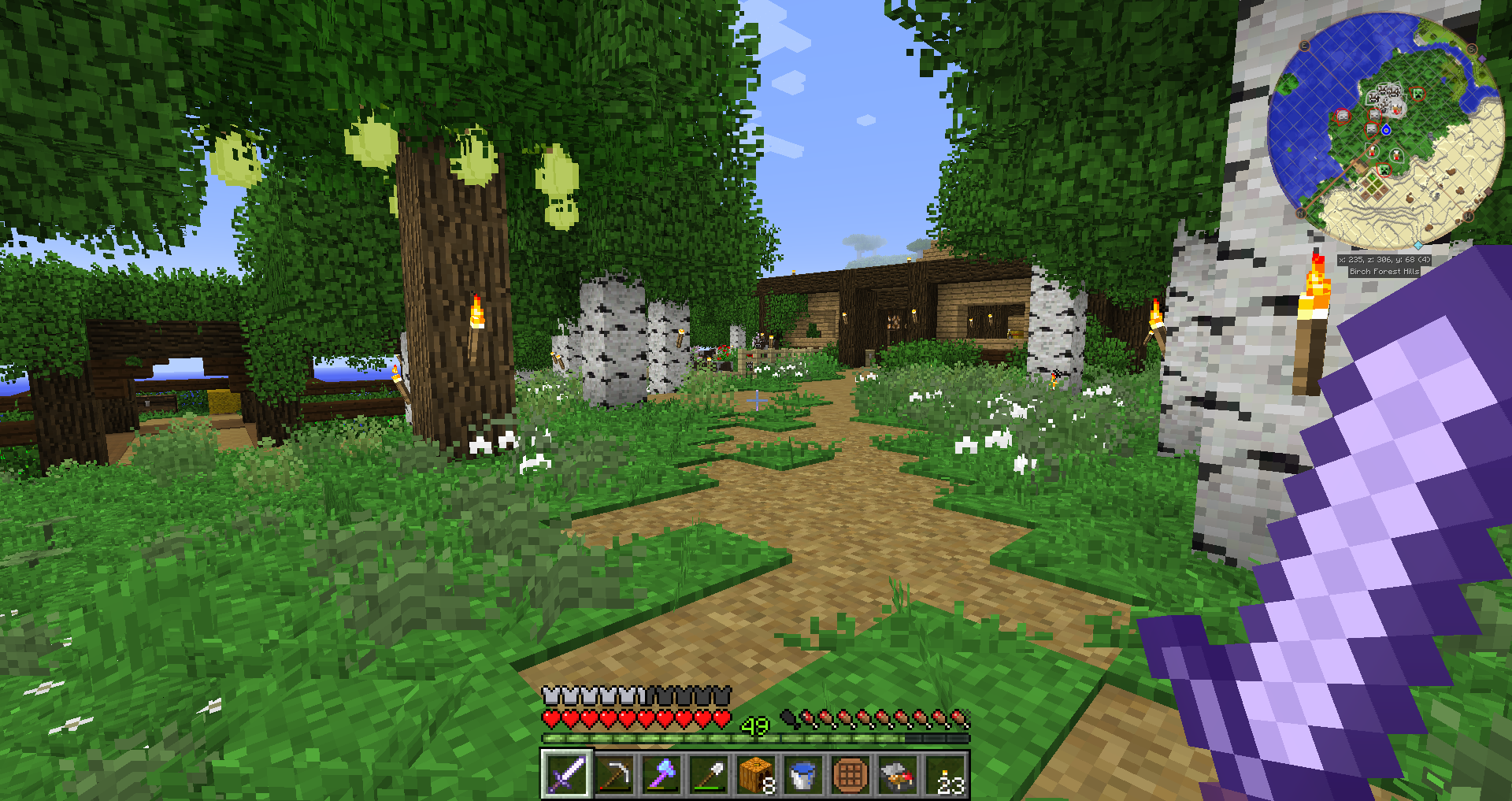The image size is (1512, 801).
Task: Click the minimap's N compass marker
Action: (x=1302, y=212)
